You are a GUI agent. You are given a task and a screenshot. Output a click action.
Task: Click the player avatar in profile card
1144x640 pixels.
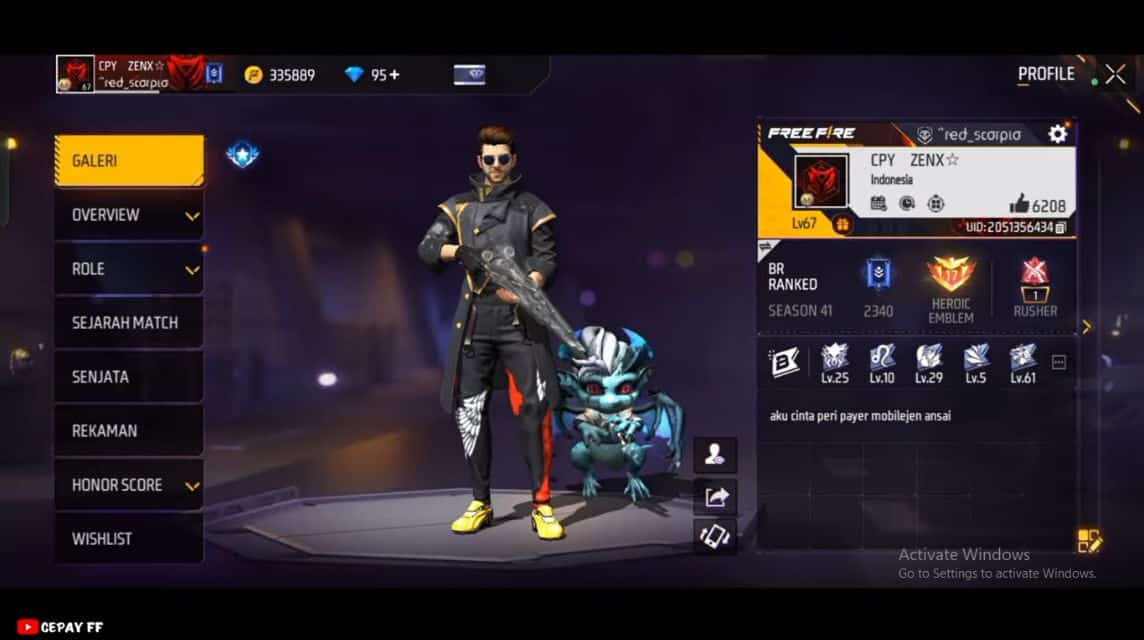(x=821, y=182)
